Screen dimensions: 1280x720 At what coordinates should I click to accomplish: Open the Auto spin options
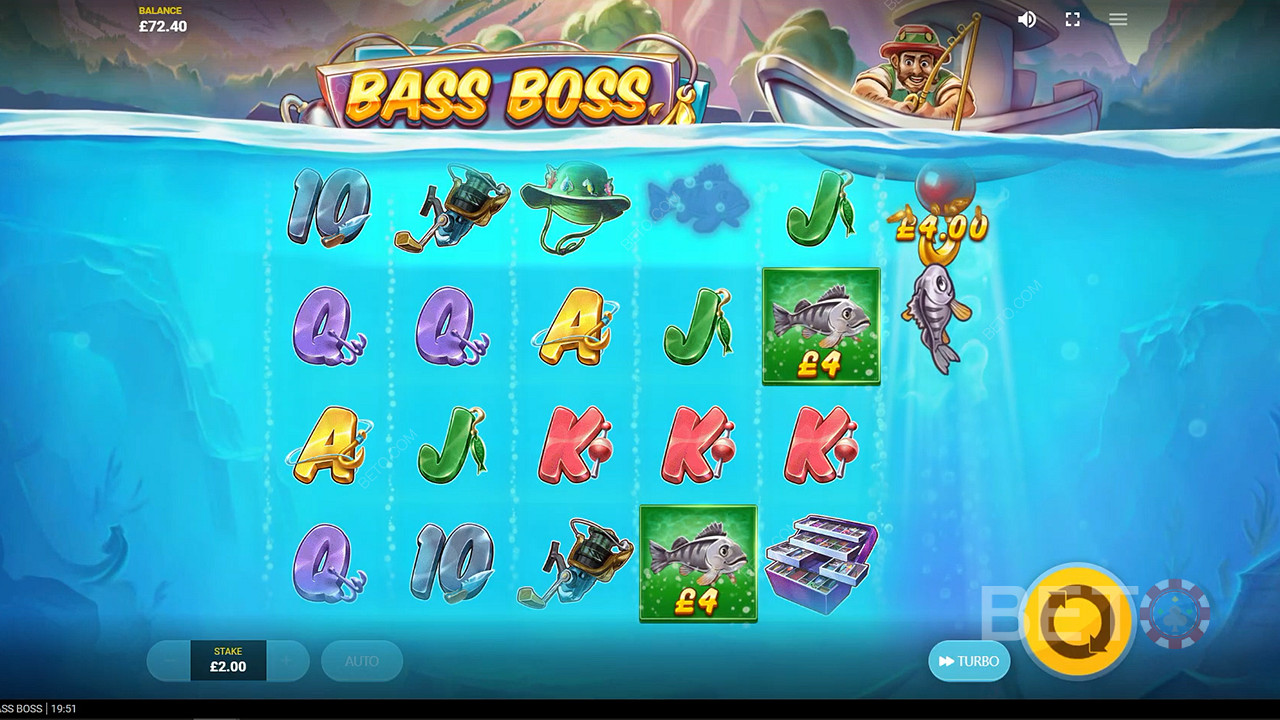pyautogui.click(x=362, y=661)
